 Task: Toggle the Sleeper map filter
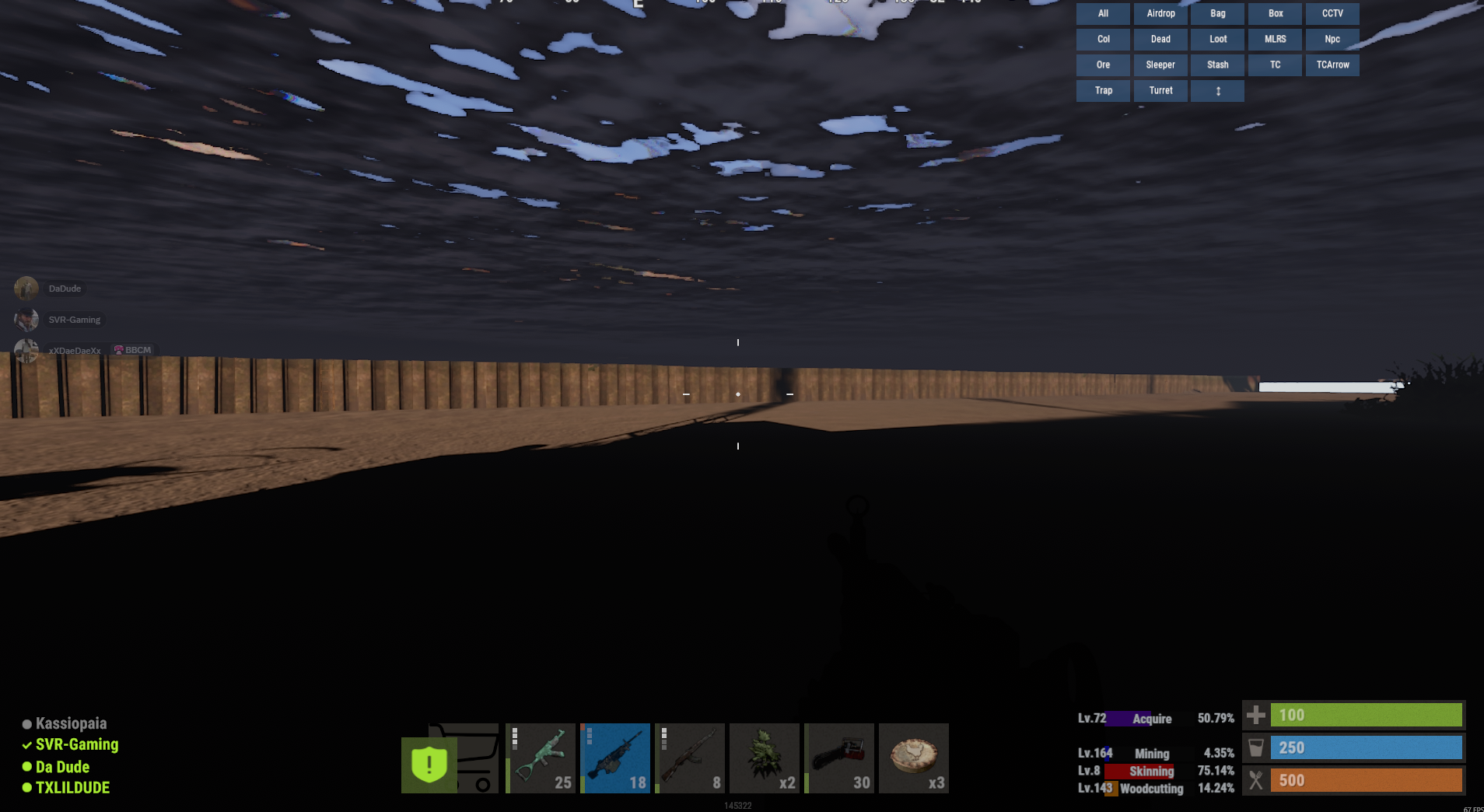[1160, 65]
